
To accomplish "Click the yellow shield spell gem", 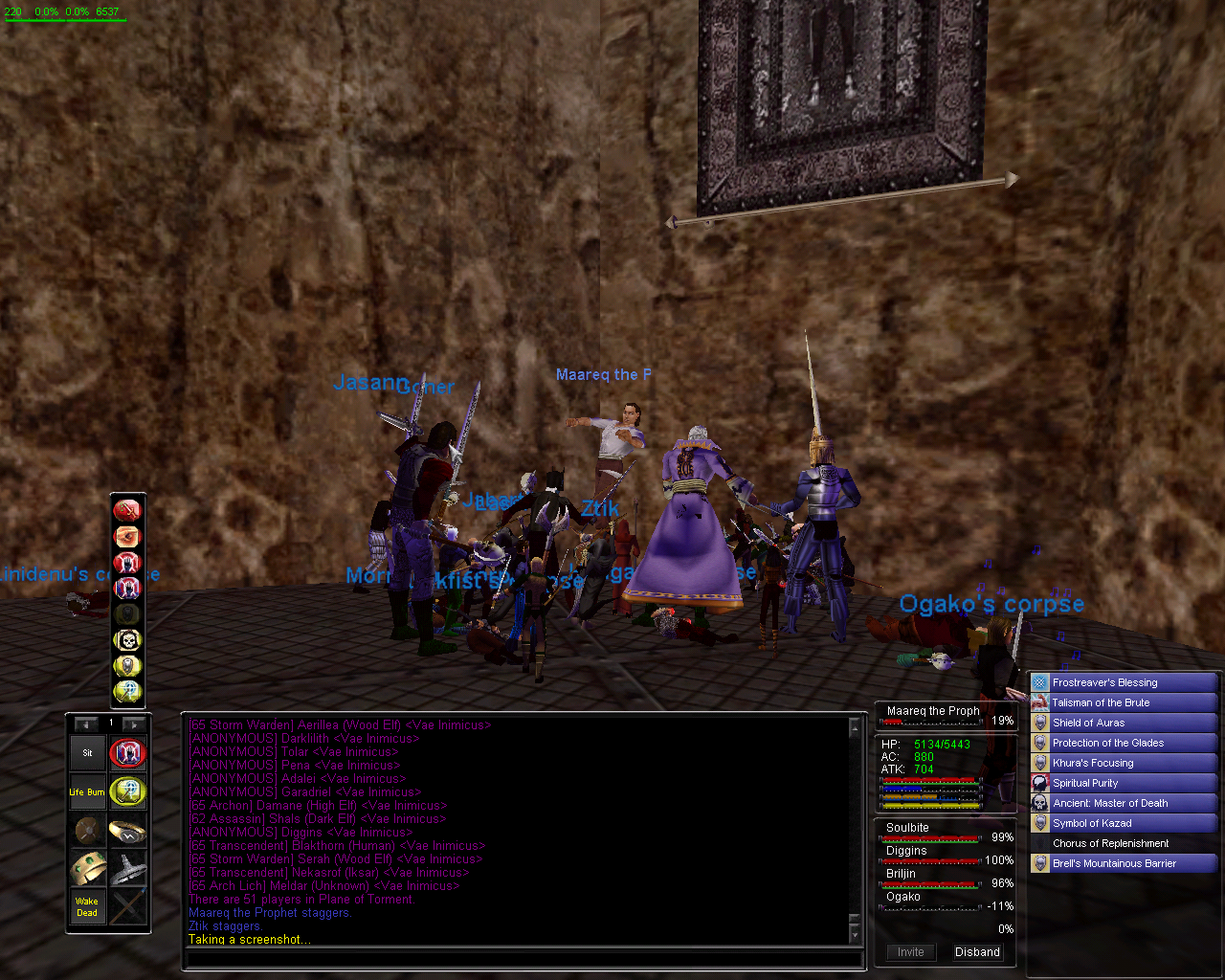I will [x=127, y=664].
